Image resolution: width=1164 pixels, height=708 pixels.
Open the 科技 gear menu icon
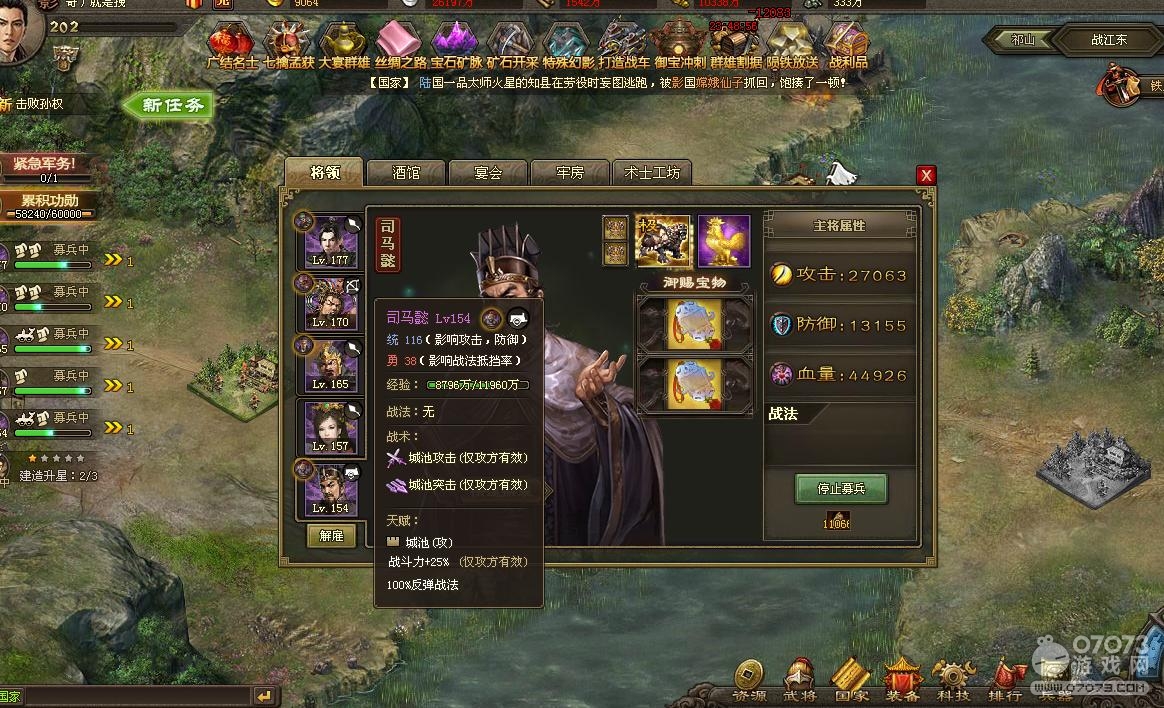click(x=953, y=680)
